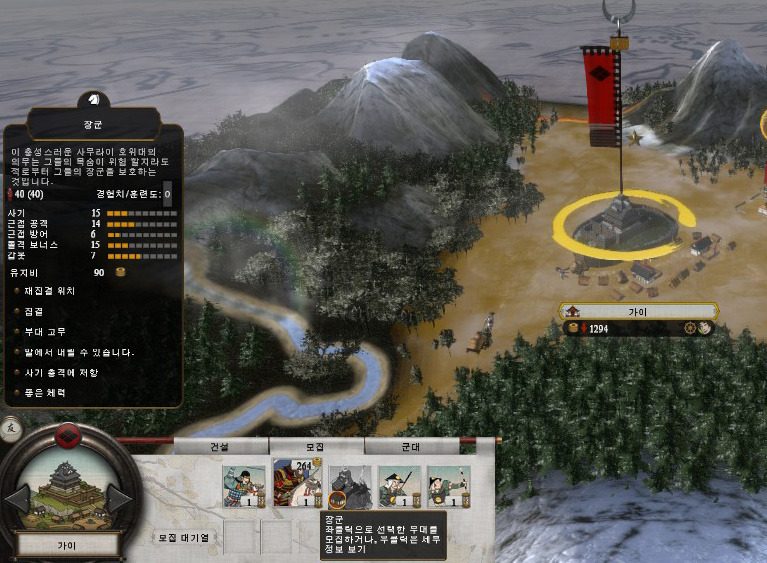The image size is (767, 563).
Task: Click the red clan emblem above the portrait
Action: tap(68, 436)
